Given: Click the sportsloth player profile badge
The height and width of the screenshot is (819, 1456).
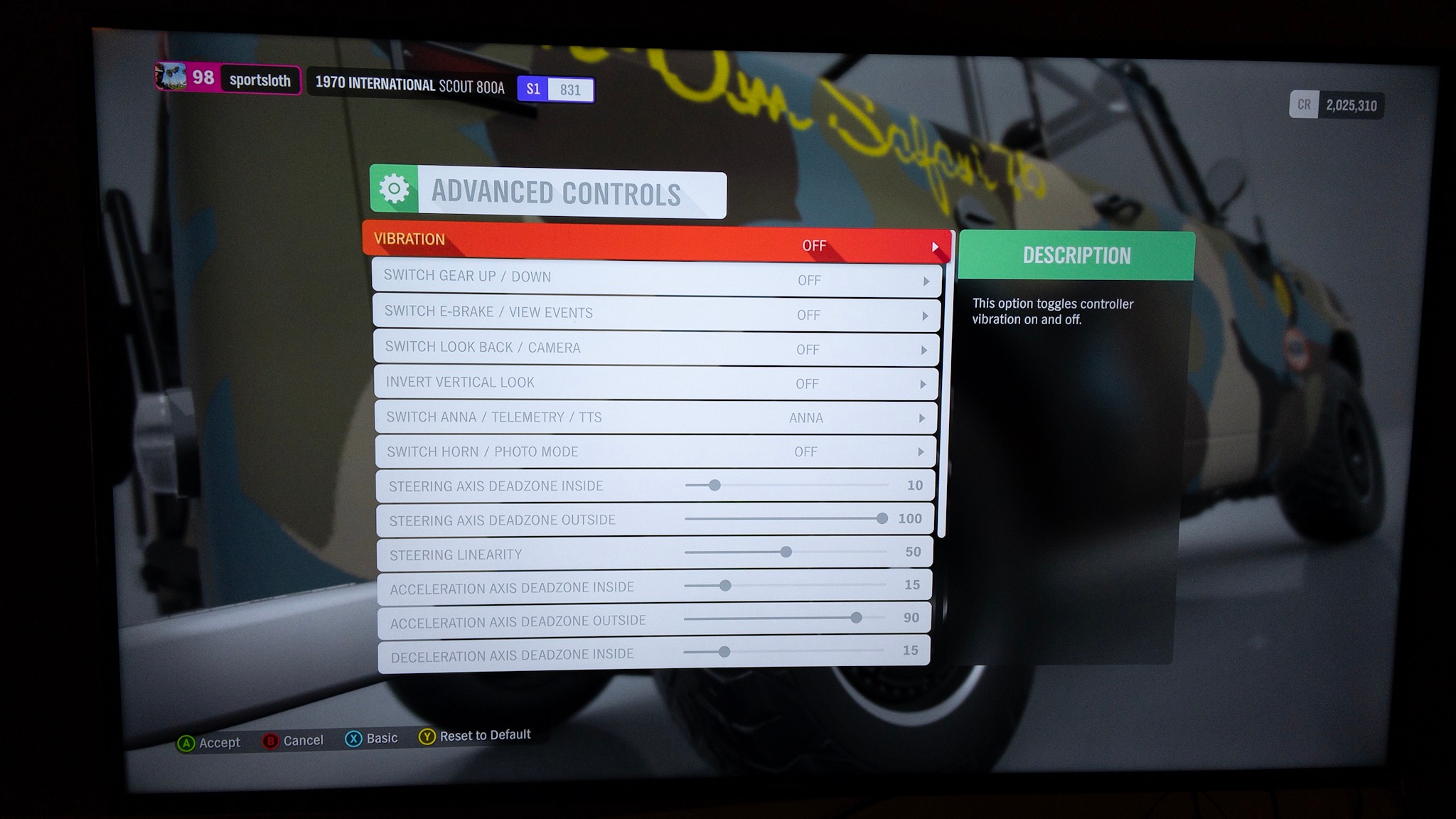Looking at the screenshot, I should coord(227,79).
